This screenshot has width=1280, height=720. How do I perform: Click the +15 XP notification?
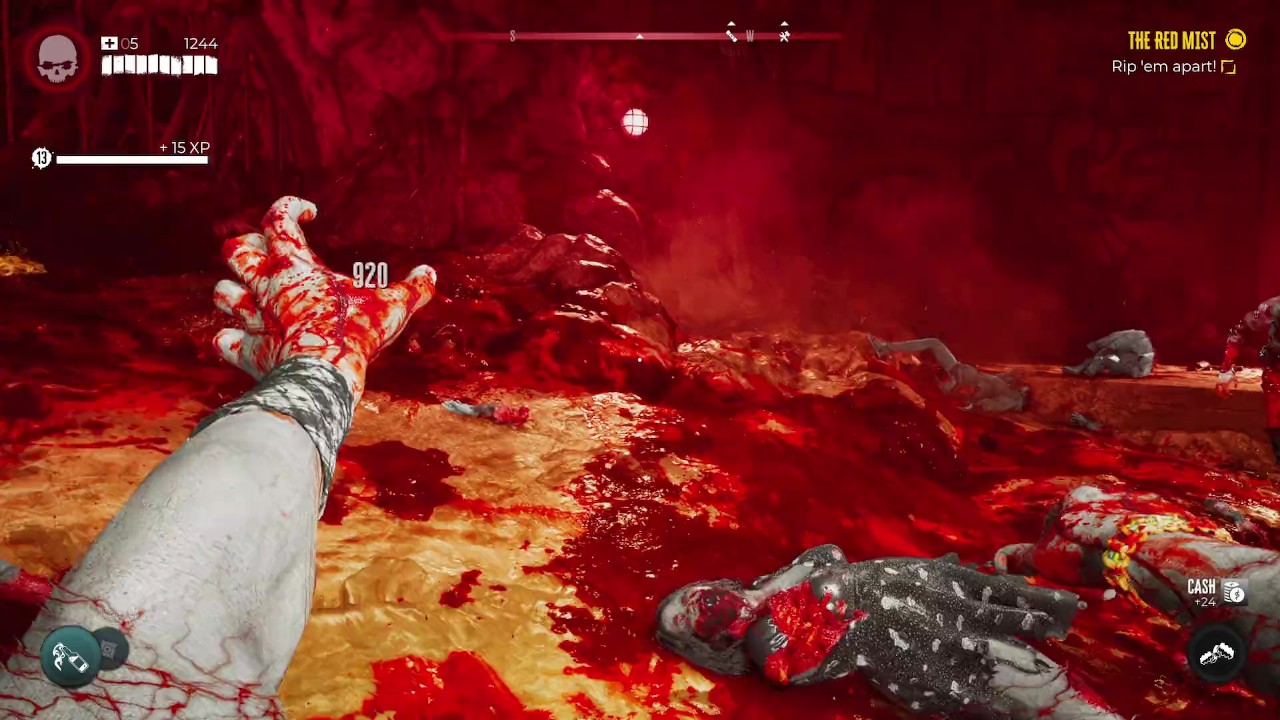(183, 147)
